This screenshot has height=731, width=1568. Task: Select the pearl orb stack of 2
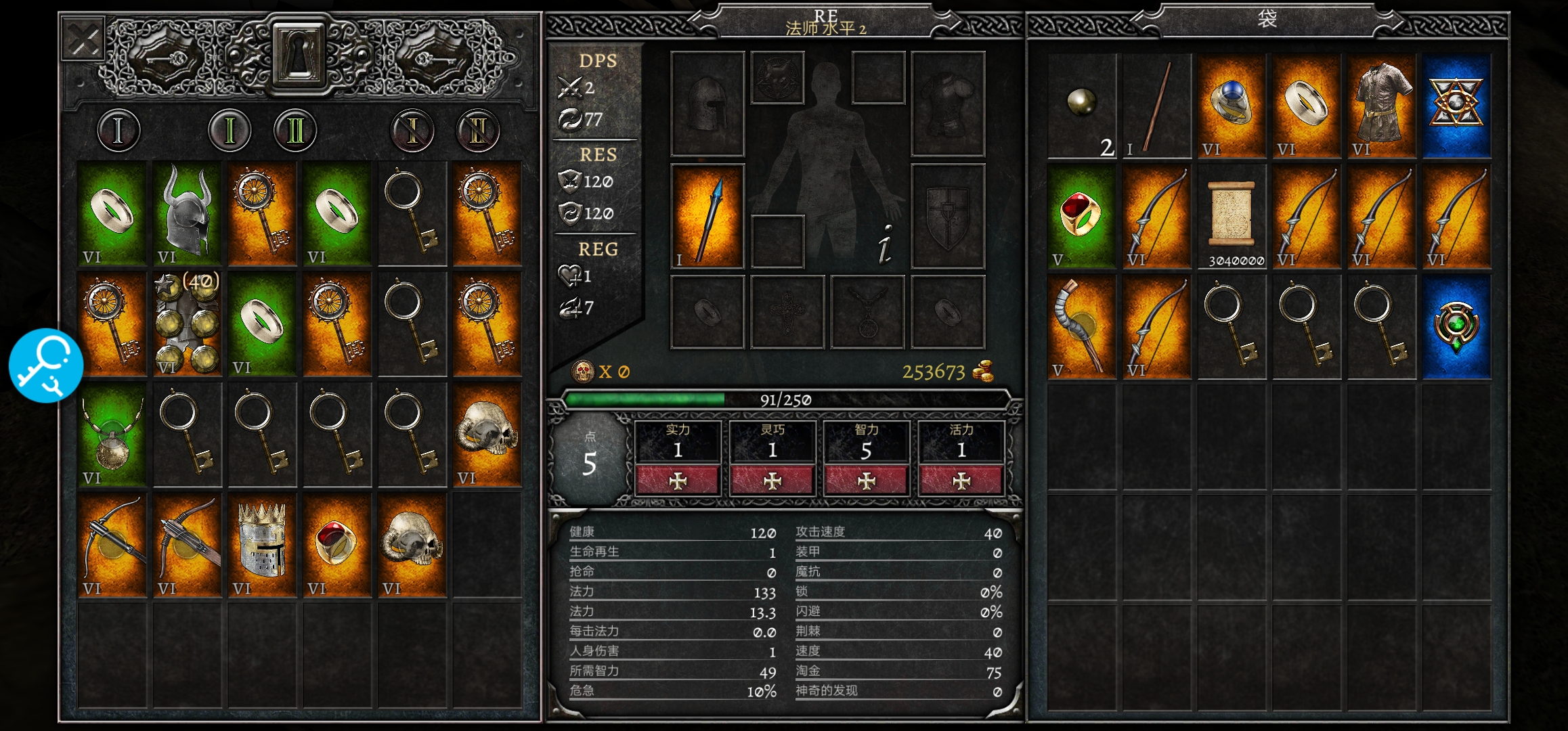click(1082, 105)
